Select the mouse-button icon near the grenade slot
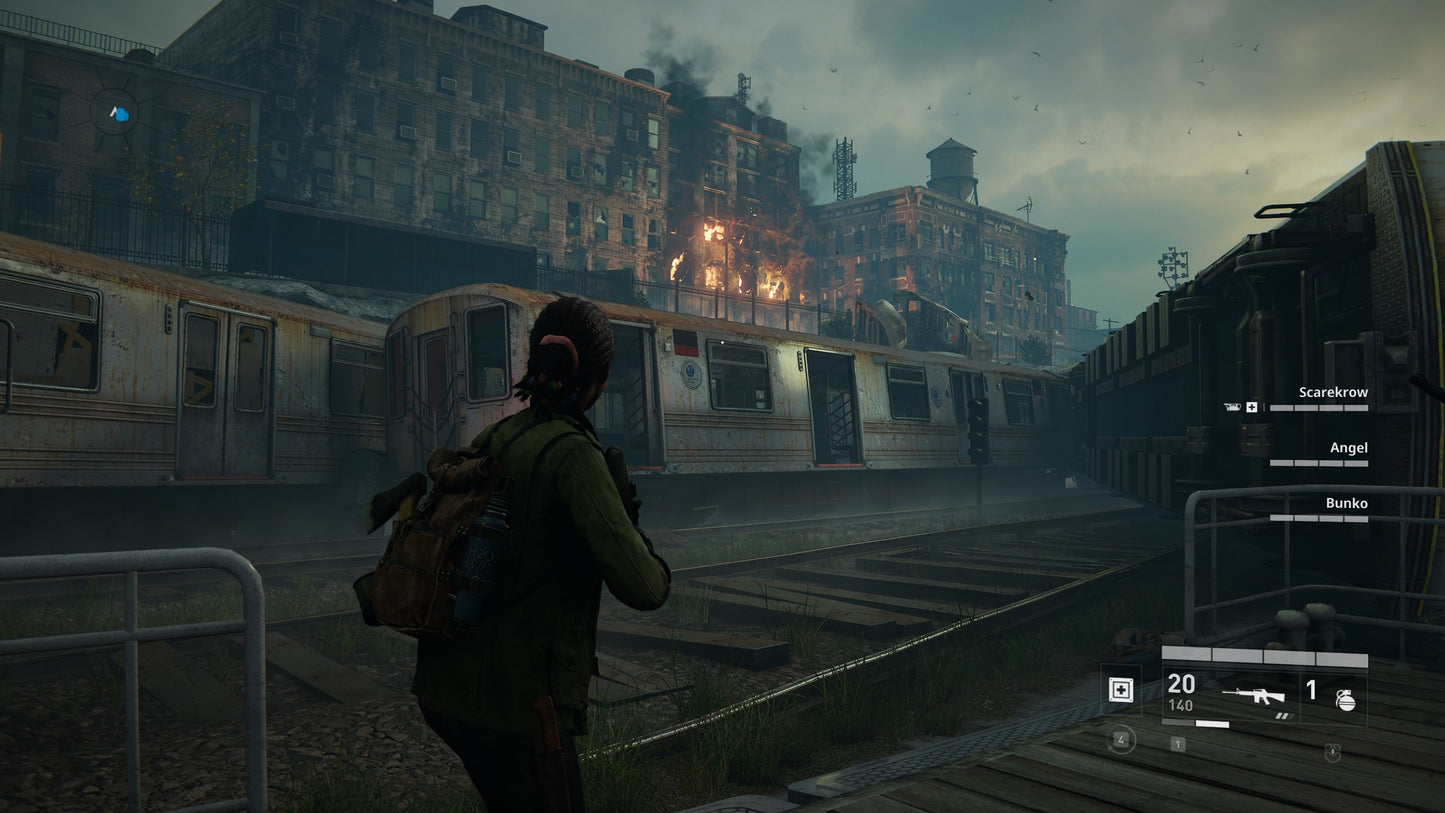This screenshot has width=1445, height=813. (x=1332, y=752)
